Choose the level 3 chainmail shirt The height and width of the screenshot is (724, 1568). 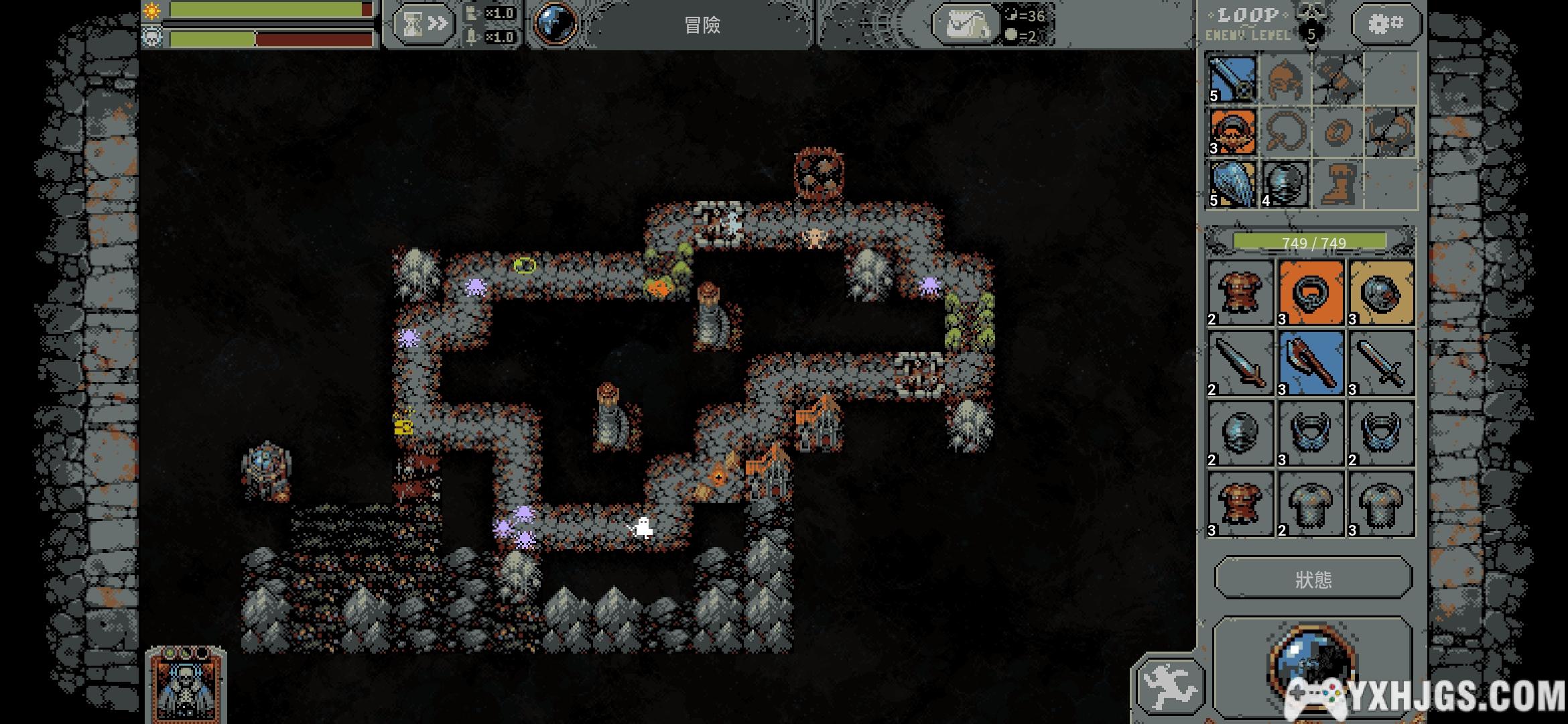[x=1381, y=504]
